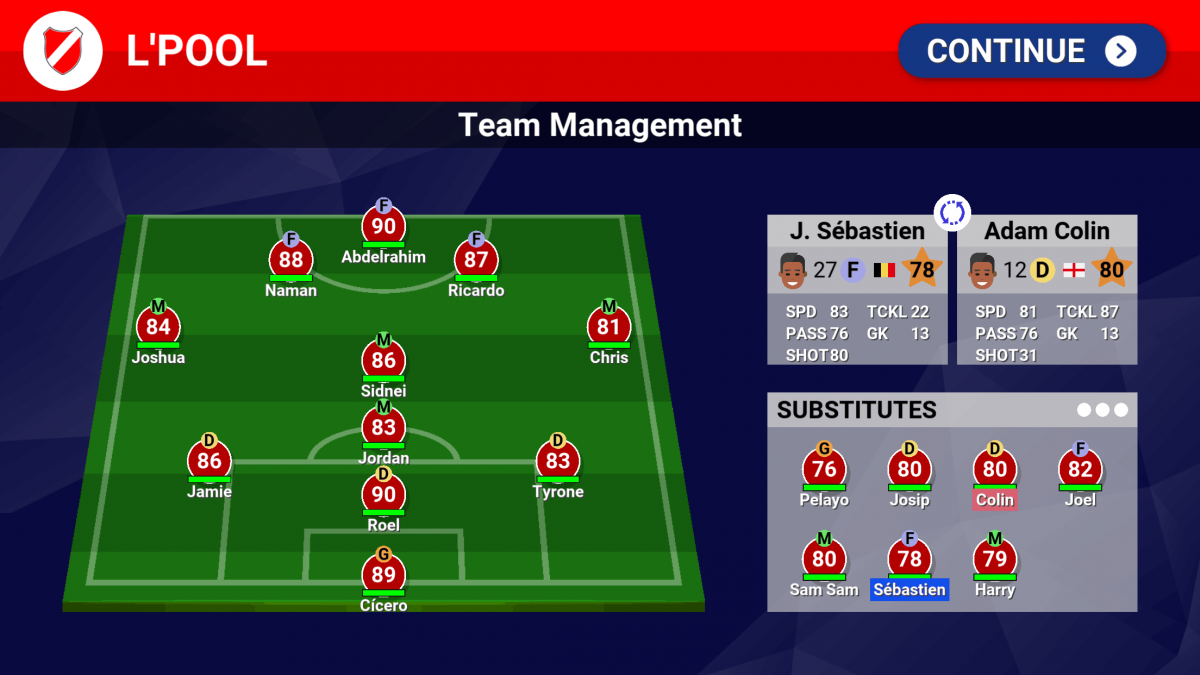1200x675 pixels.
Task: Select forward Naman on the pitch
Action: 291,261
